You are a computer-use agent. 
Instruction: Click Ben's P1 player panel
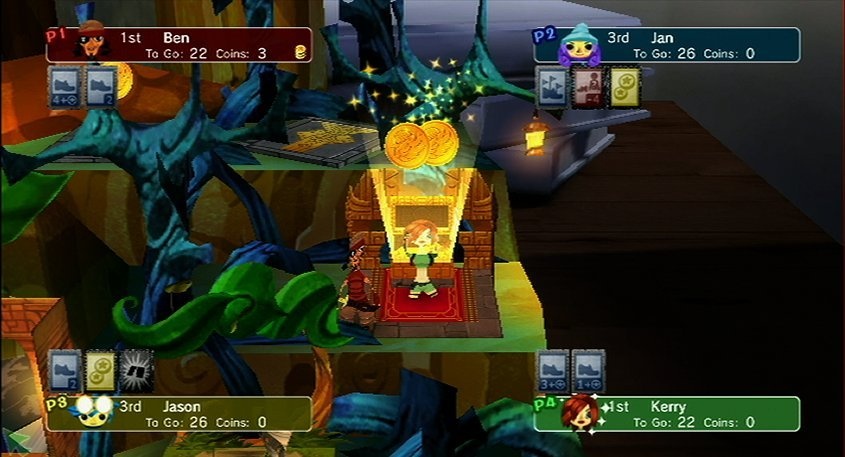click(180, 45)
